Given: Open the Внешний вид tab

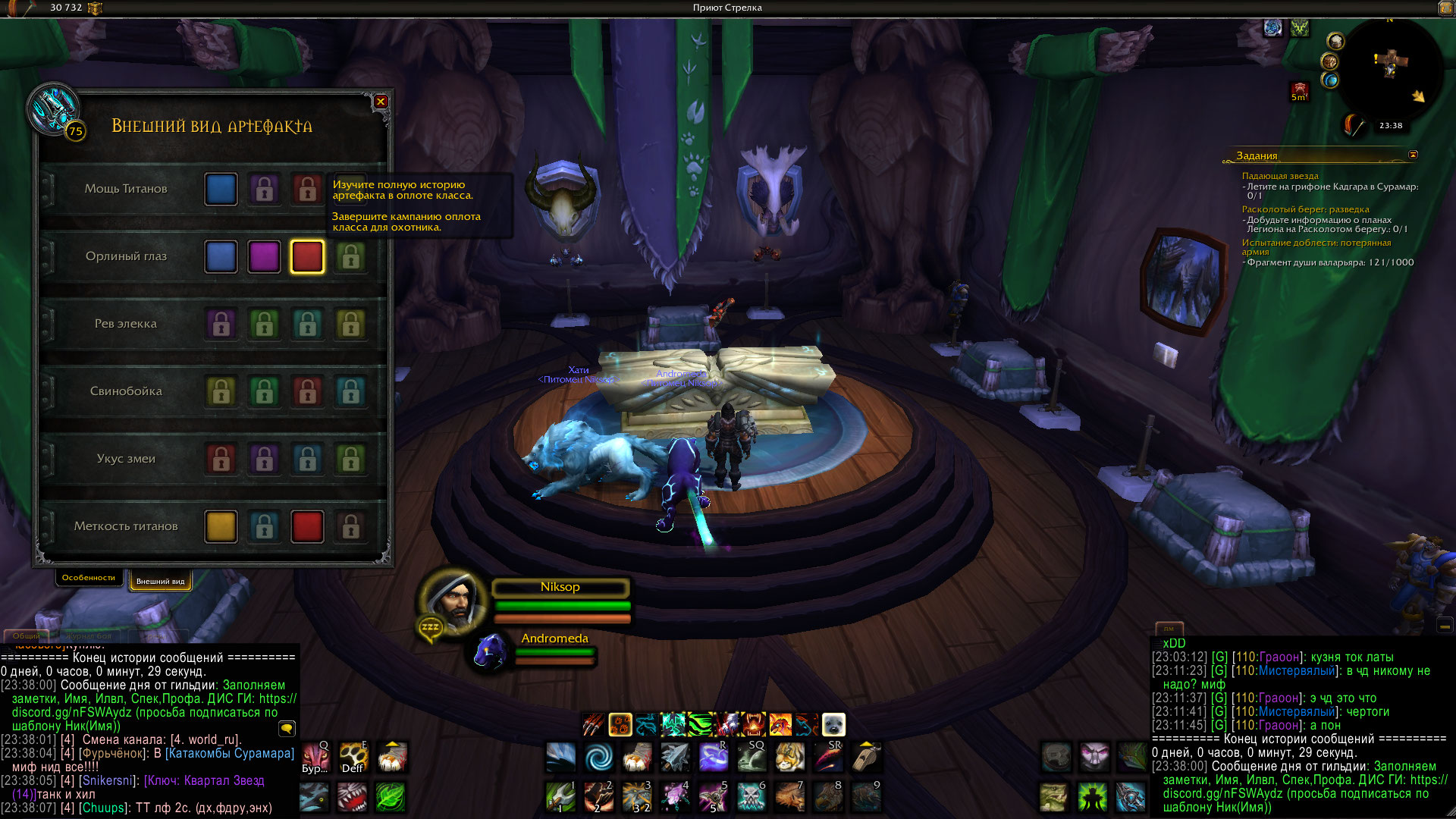Looking at the screenshot, I should pos(160,582).
